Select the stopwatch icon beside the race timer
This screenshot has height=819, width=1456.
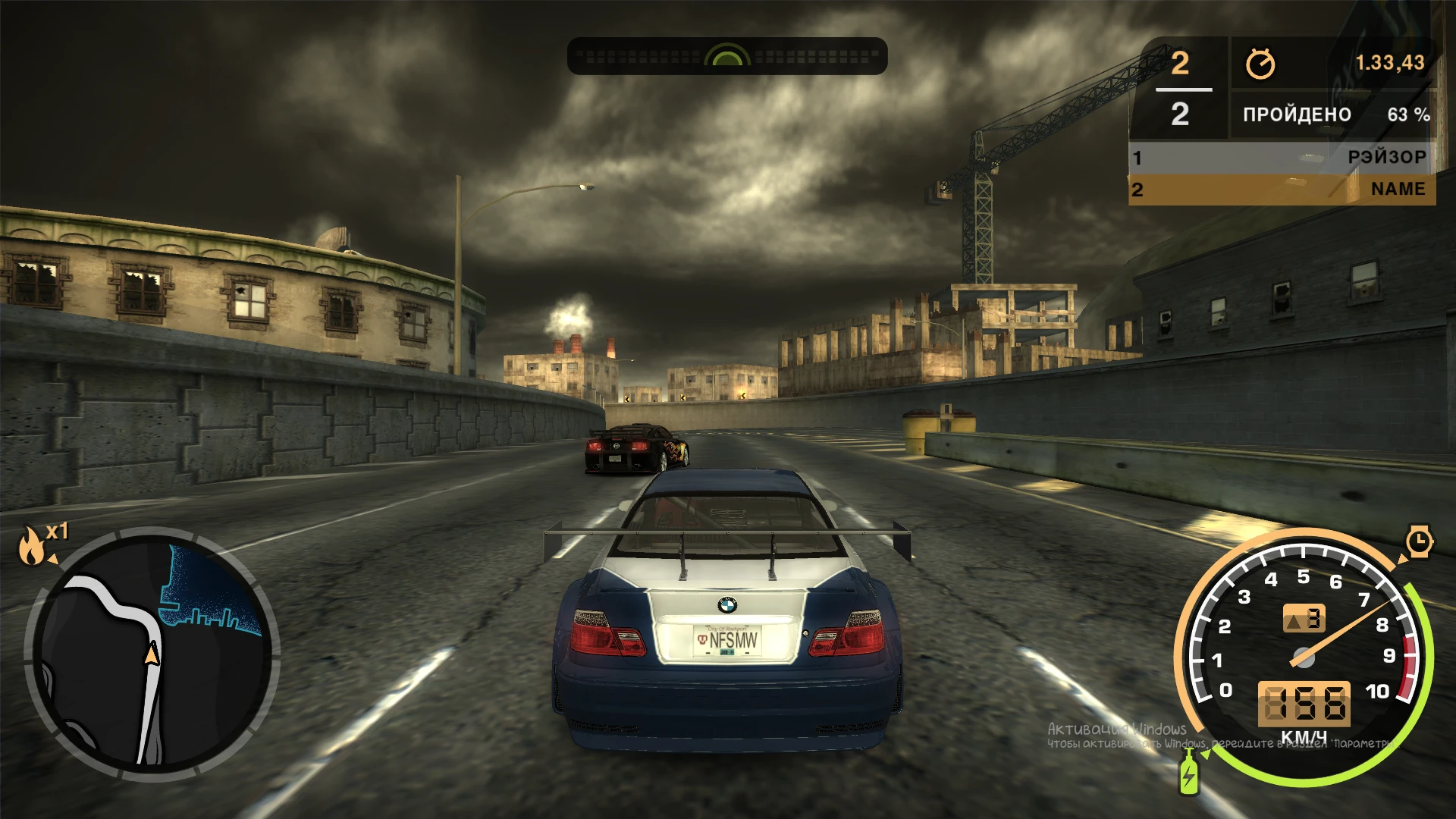(x=1261, y=65)
